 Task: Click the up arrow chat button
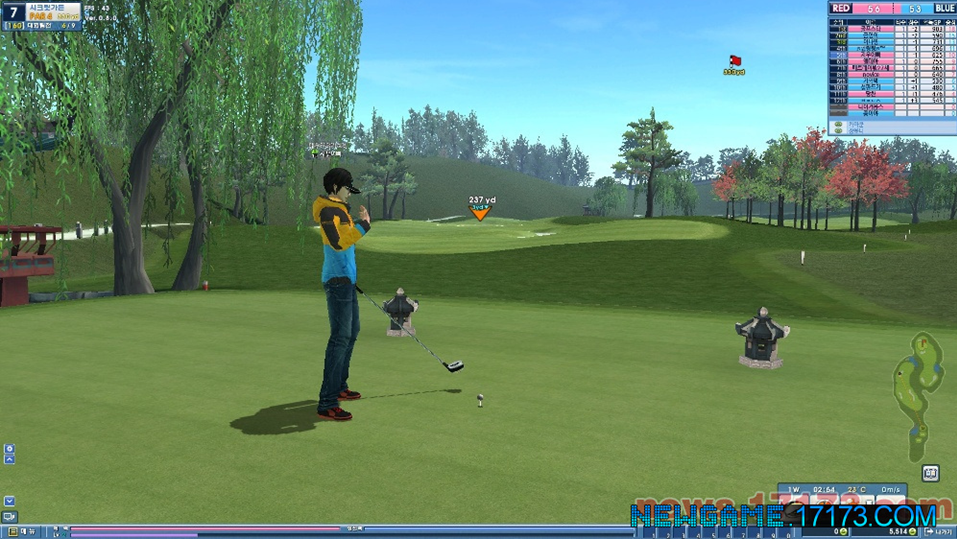click(9, 460)
